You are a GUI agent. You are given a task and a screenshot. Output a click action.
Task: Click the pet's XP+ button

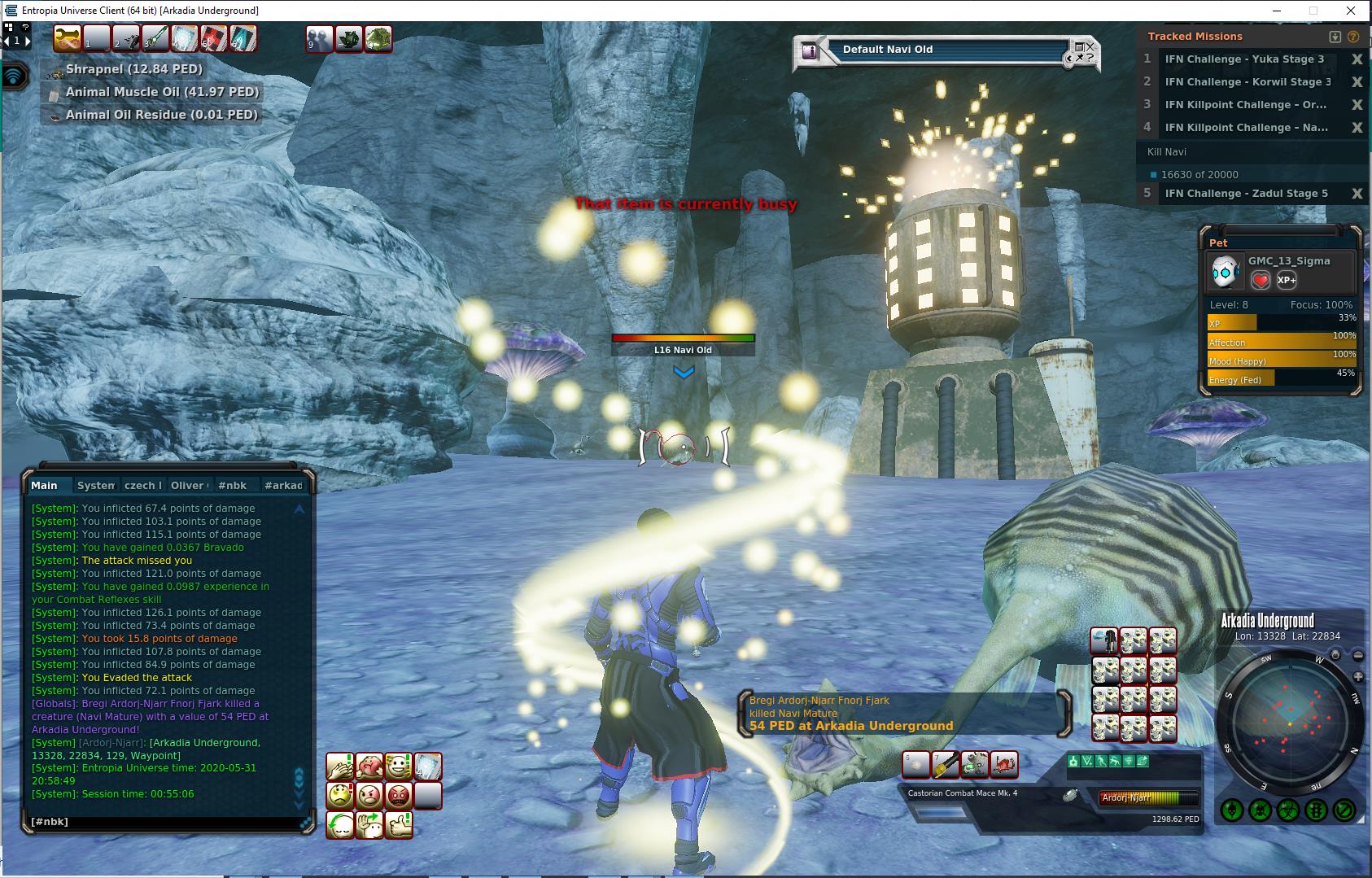click(1287, 281)
